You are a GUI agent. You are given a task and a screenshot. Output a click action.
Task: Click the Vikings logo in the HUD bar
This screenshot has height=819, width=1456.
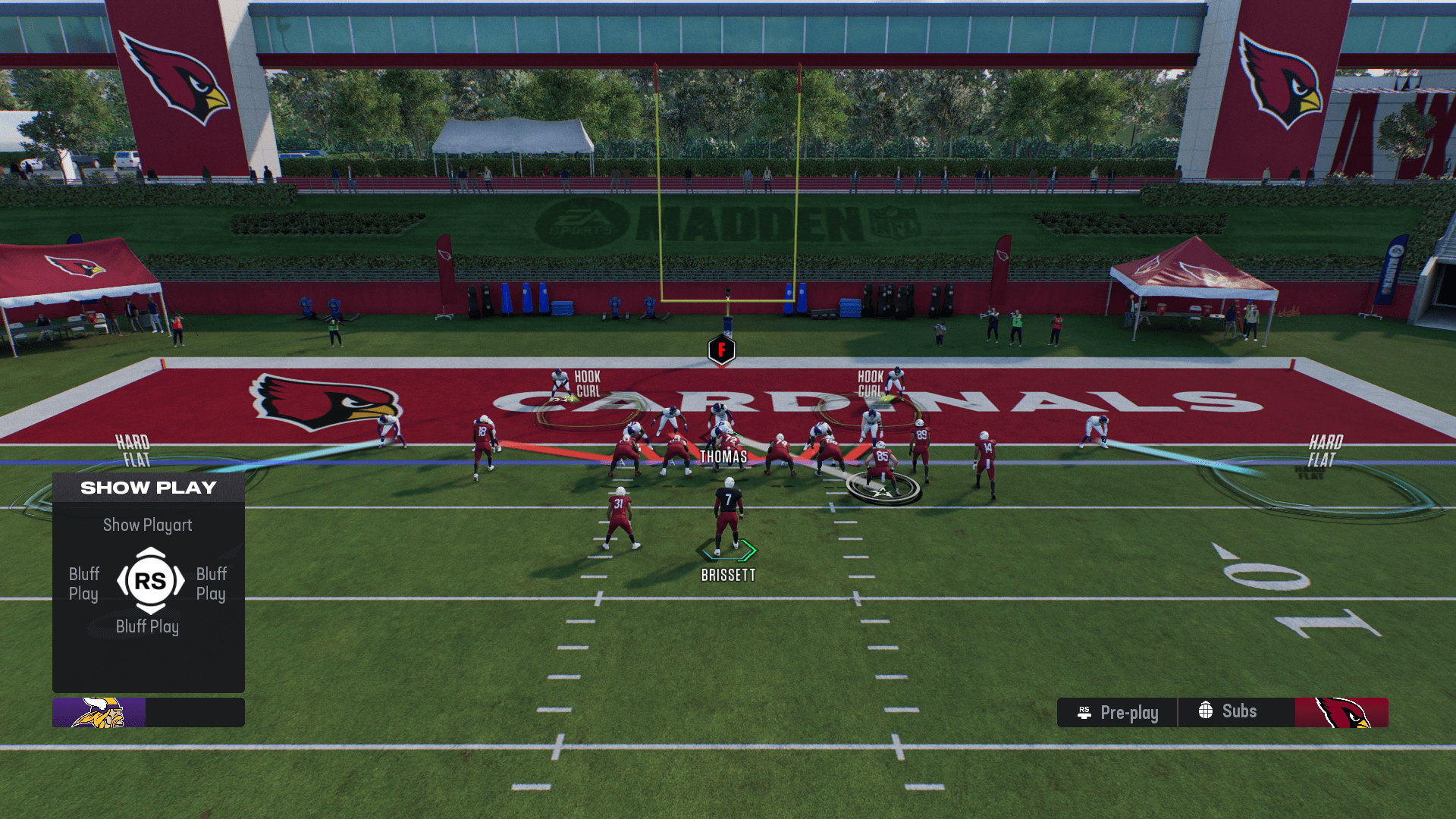tap(99, 713)
